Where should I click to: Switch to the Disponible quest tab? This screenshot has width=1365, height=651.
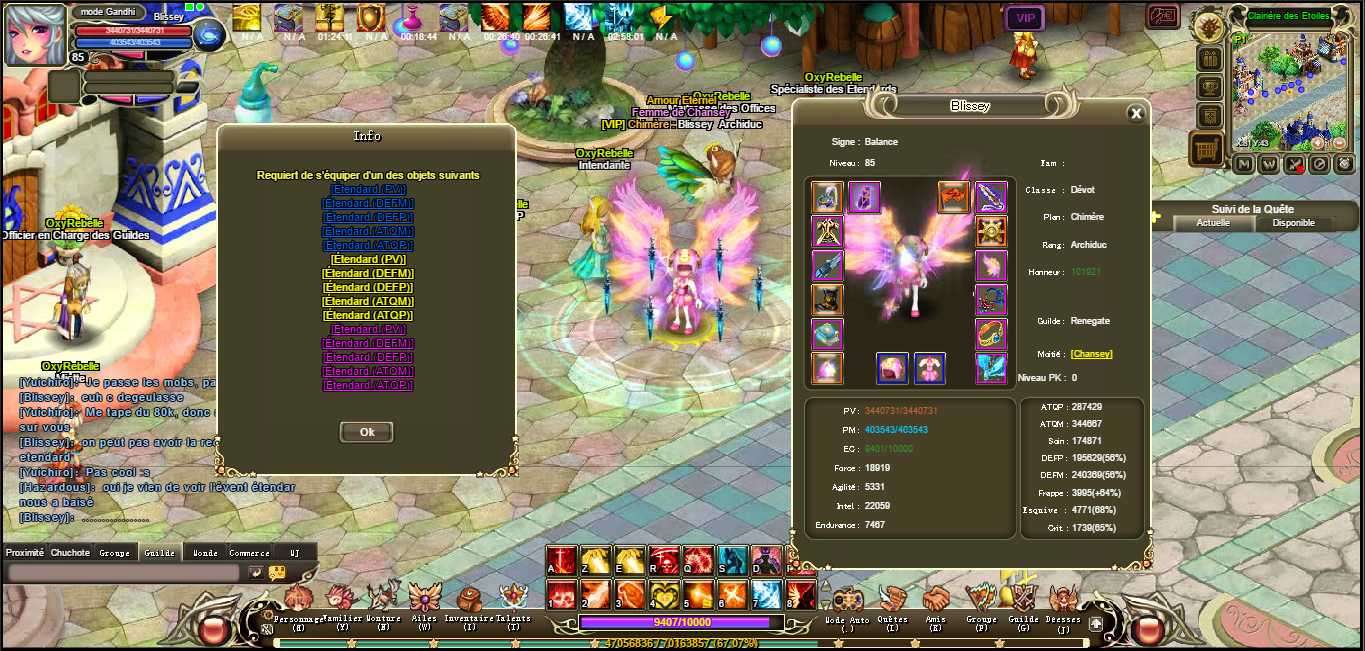pos(1293,223)
